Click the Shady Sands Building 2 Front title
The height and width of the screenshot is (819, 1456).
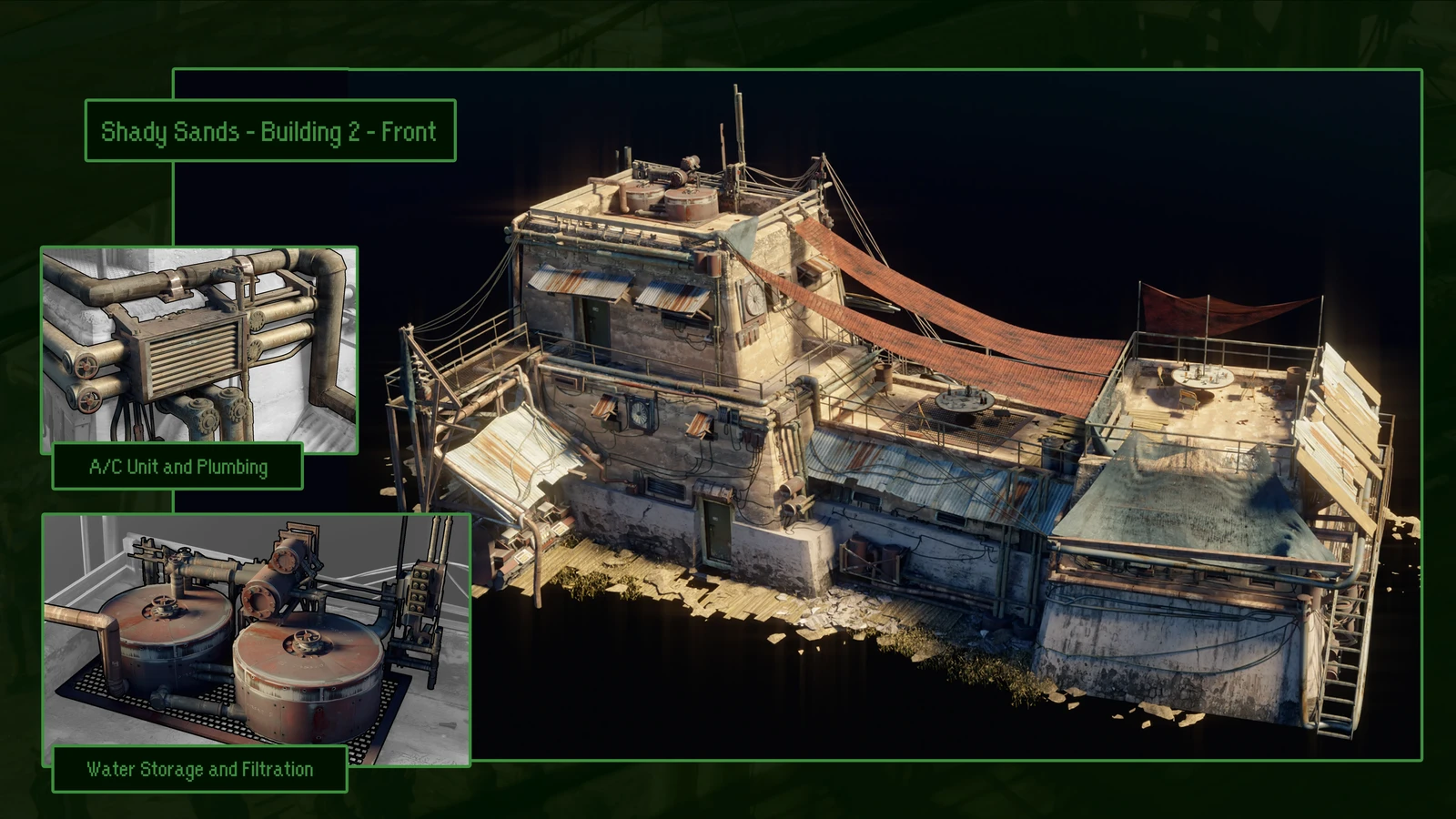coord(269,131)
